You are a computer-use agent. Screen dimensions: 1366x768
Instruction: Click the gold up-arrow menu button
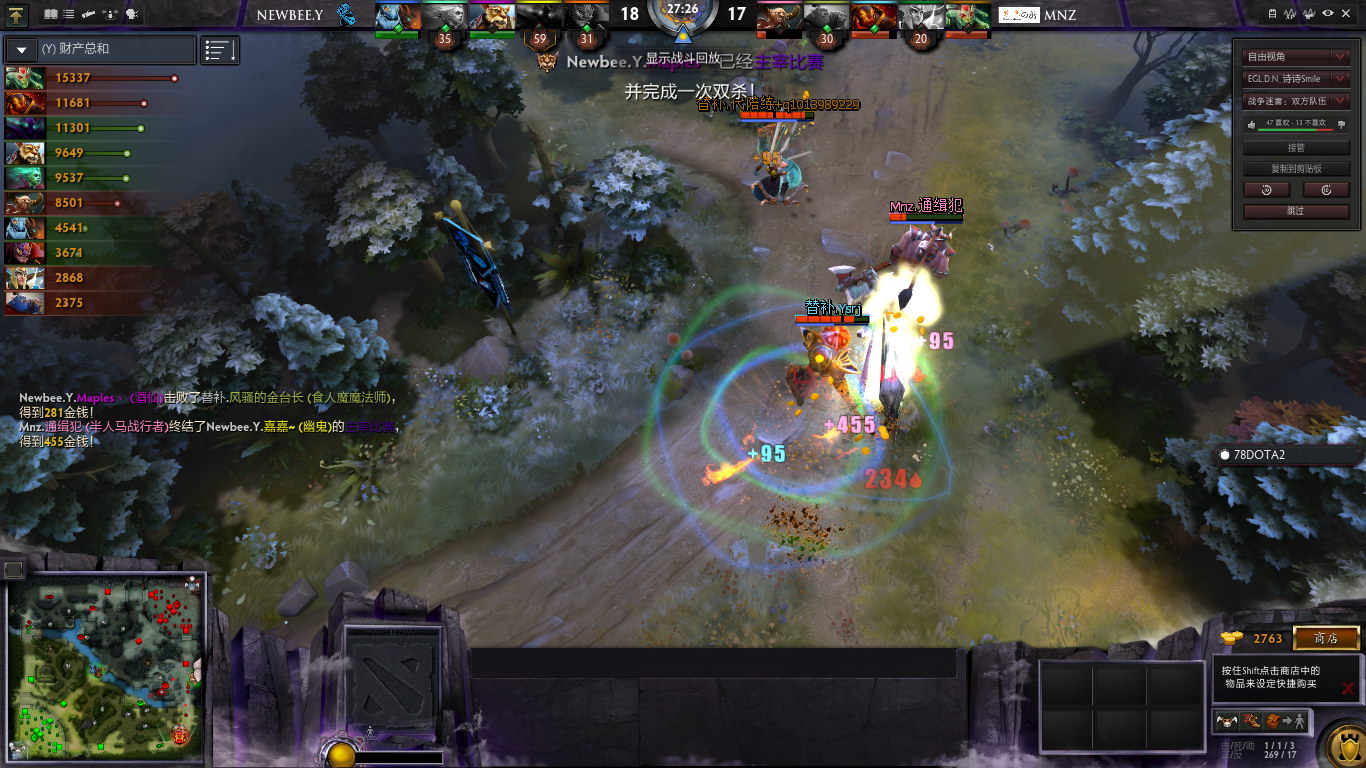pos(18,14)
